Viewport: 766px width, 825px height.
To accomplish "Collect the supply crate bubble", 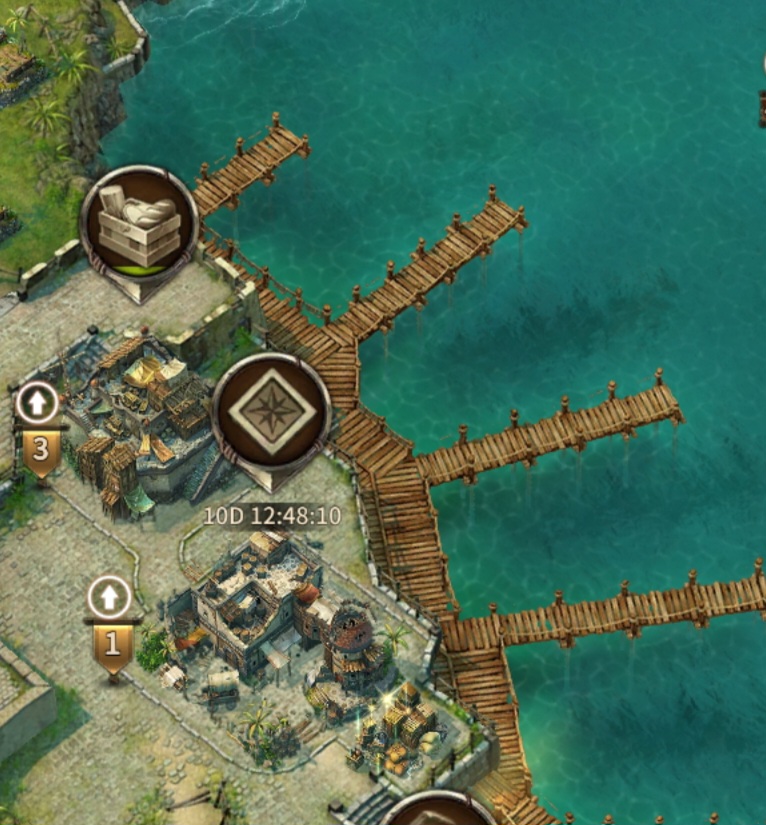I will pyautogui.click(x=139, y=226).
